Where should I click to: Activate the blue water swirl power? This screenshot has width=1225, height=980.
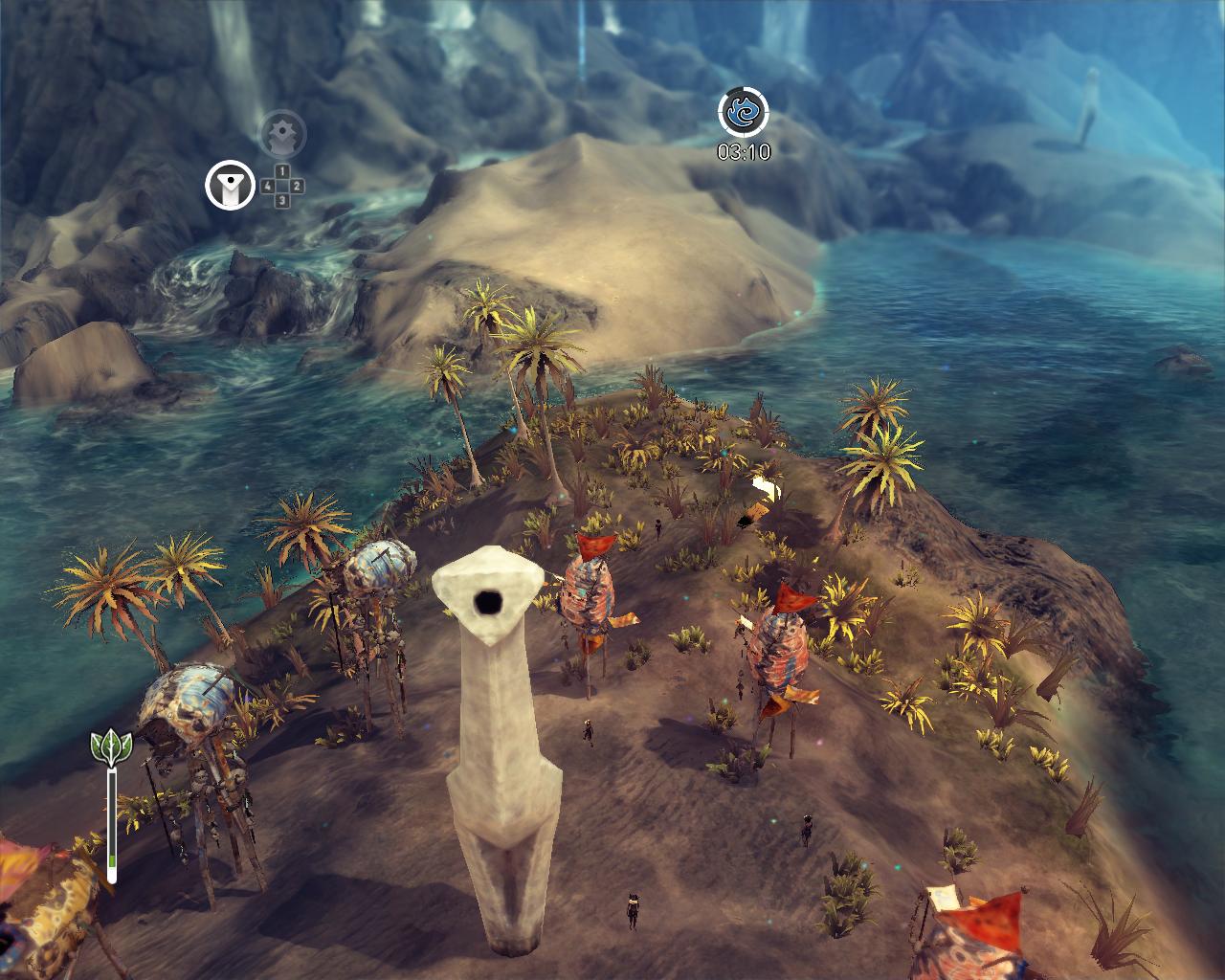click(744, 113)
